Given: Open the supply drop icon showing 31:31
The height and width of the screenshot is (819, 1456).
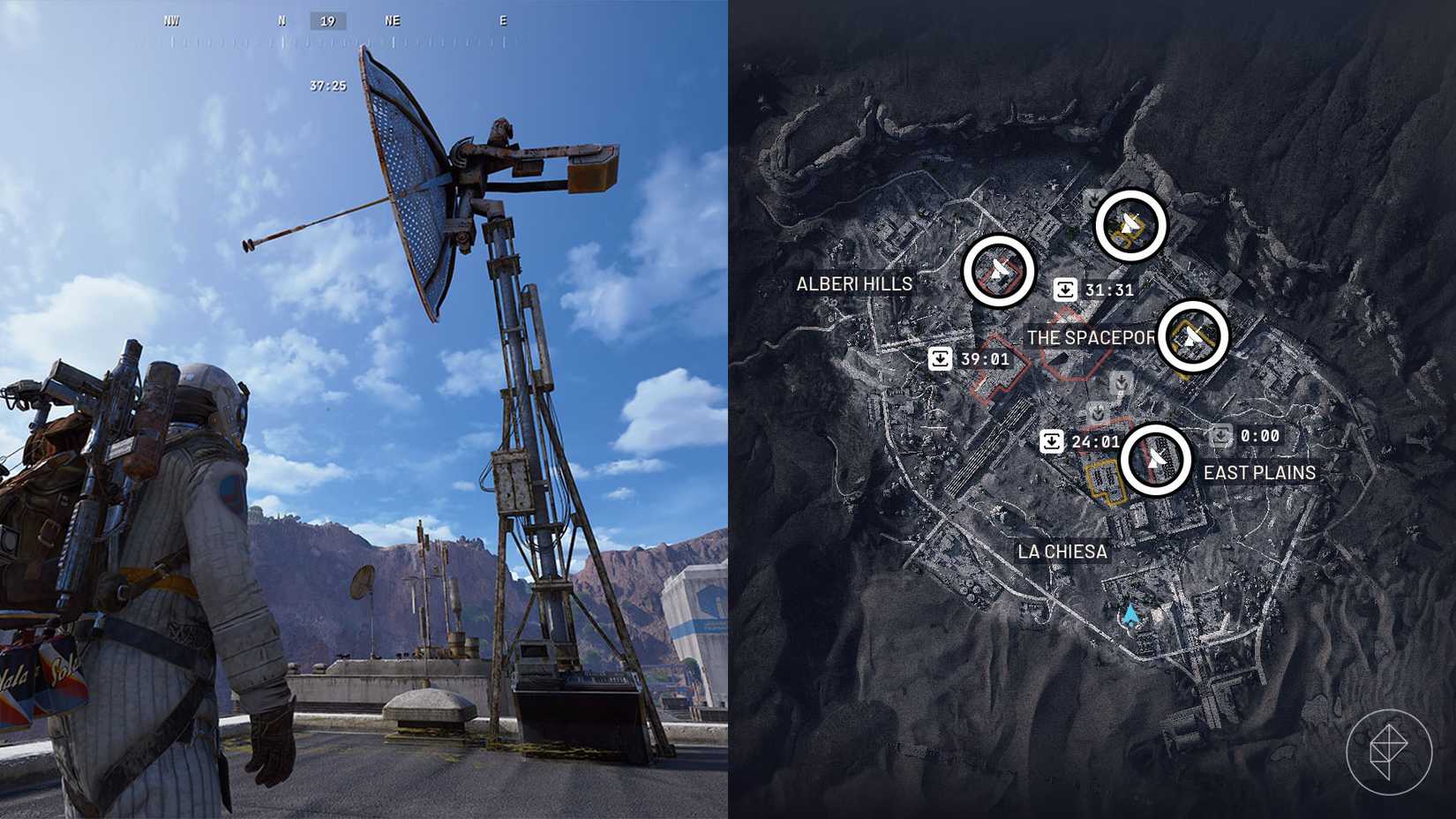Looking at the screenshot, I should coord(1066,288).
